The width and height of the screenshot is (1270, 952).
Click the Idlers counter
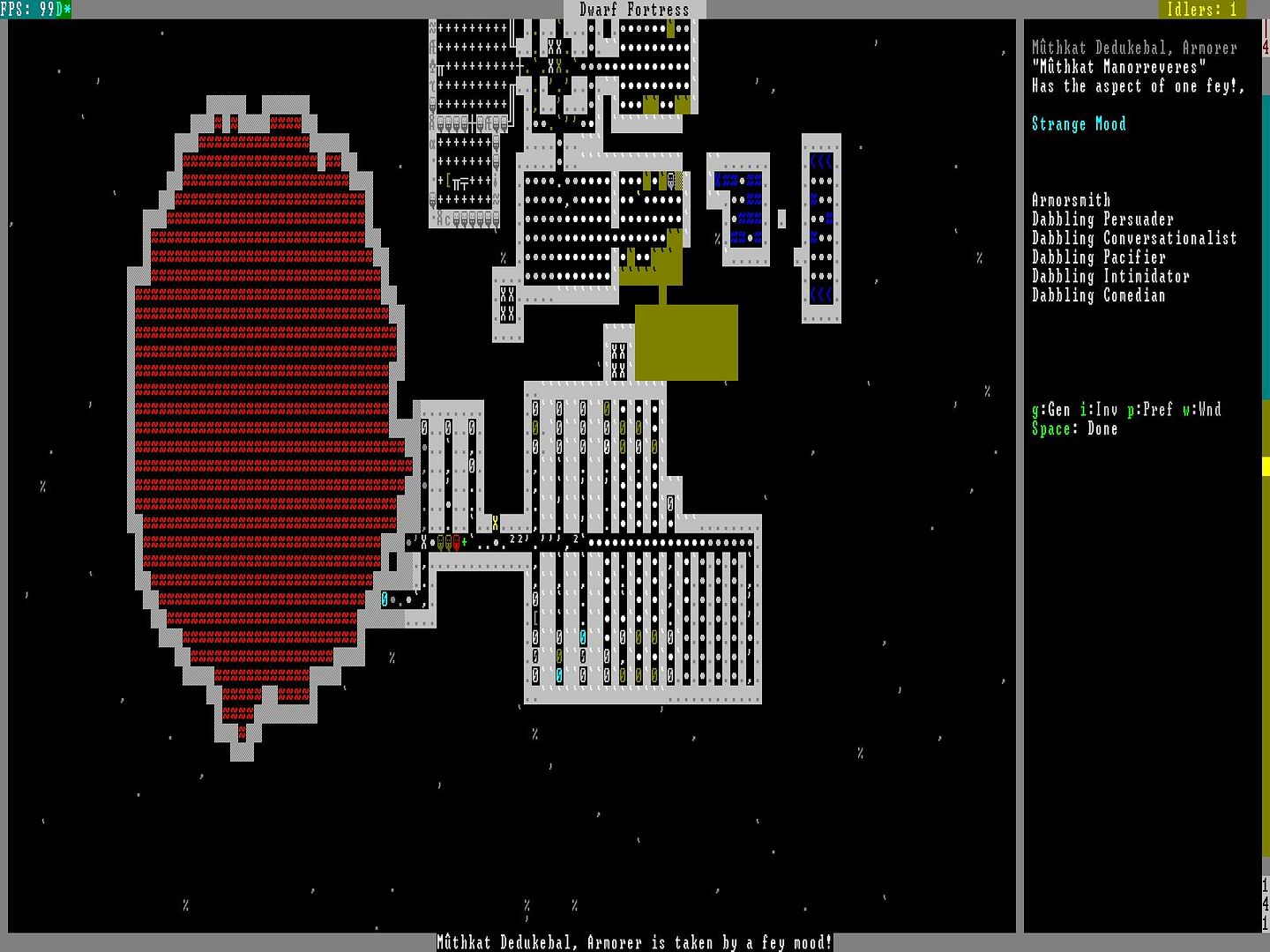click(x=1201, y=10)
